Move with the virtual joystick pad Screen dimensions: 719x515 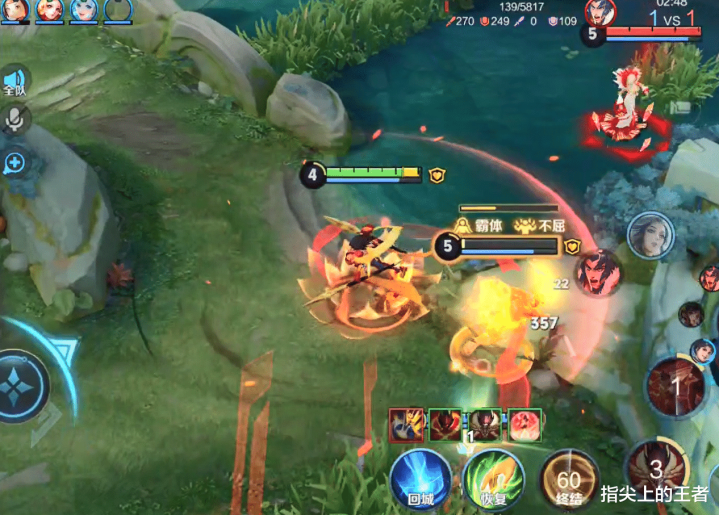22,386
